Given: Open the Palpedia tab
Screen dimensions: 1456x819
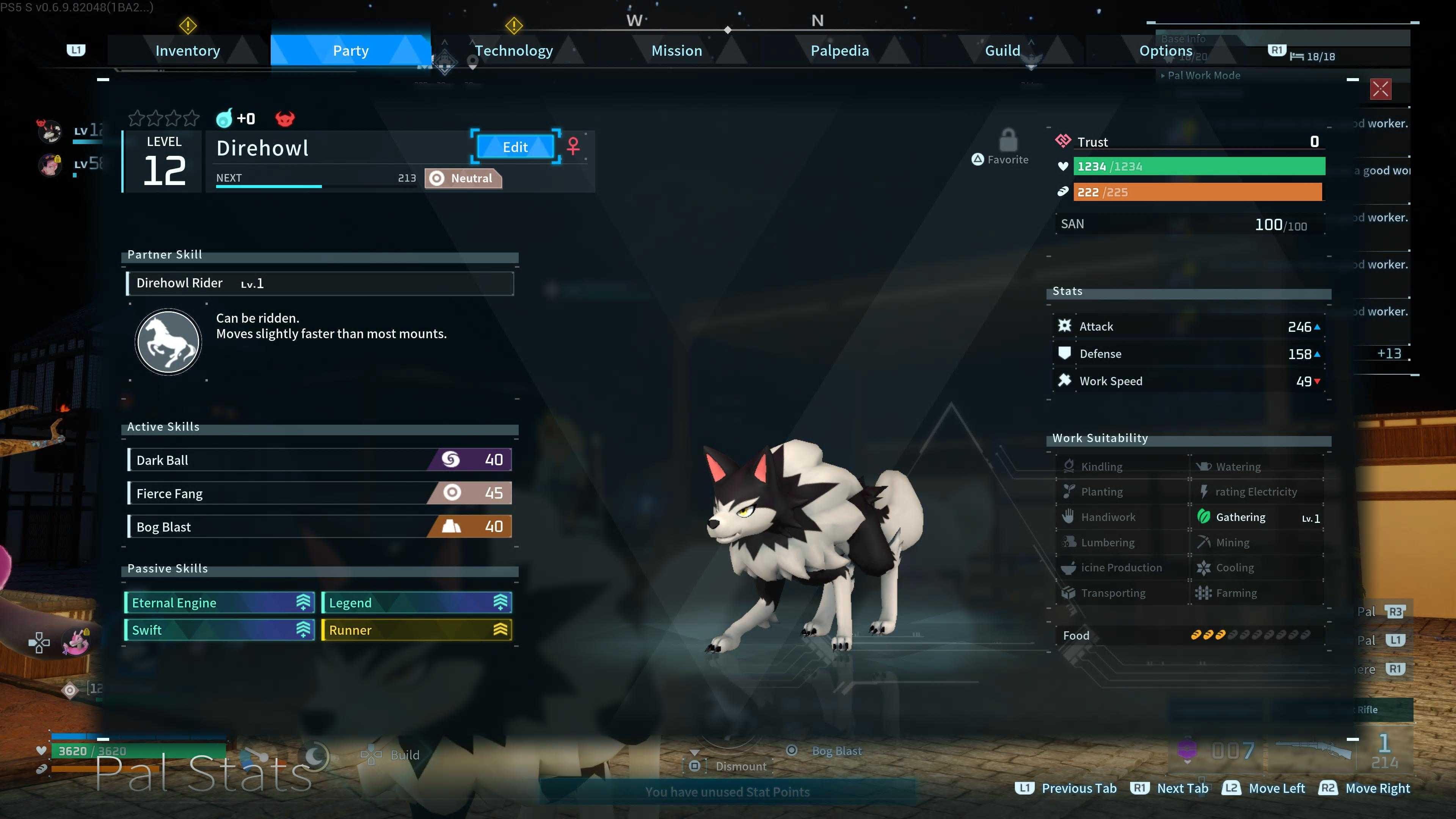Looking at the screenshot, I should [x=839, y=51].
